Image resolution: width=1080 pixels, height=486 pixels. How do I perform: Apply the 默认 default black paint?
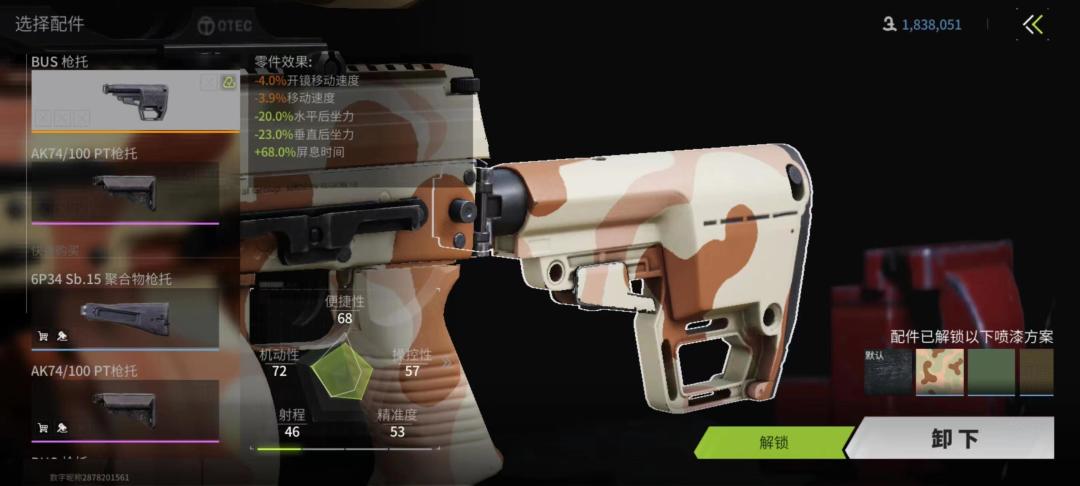pyautogui.click(x=888, y=371)
